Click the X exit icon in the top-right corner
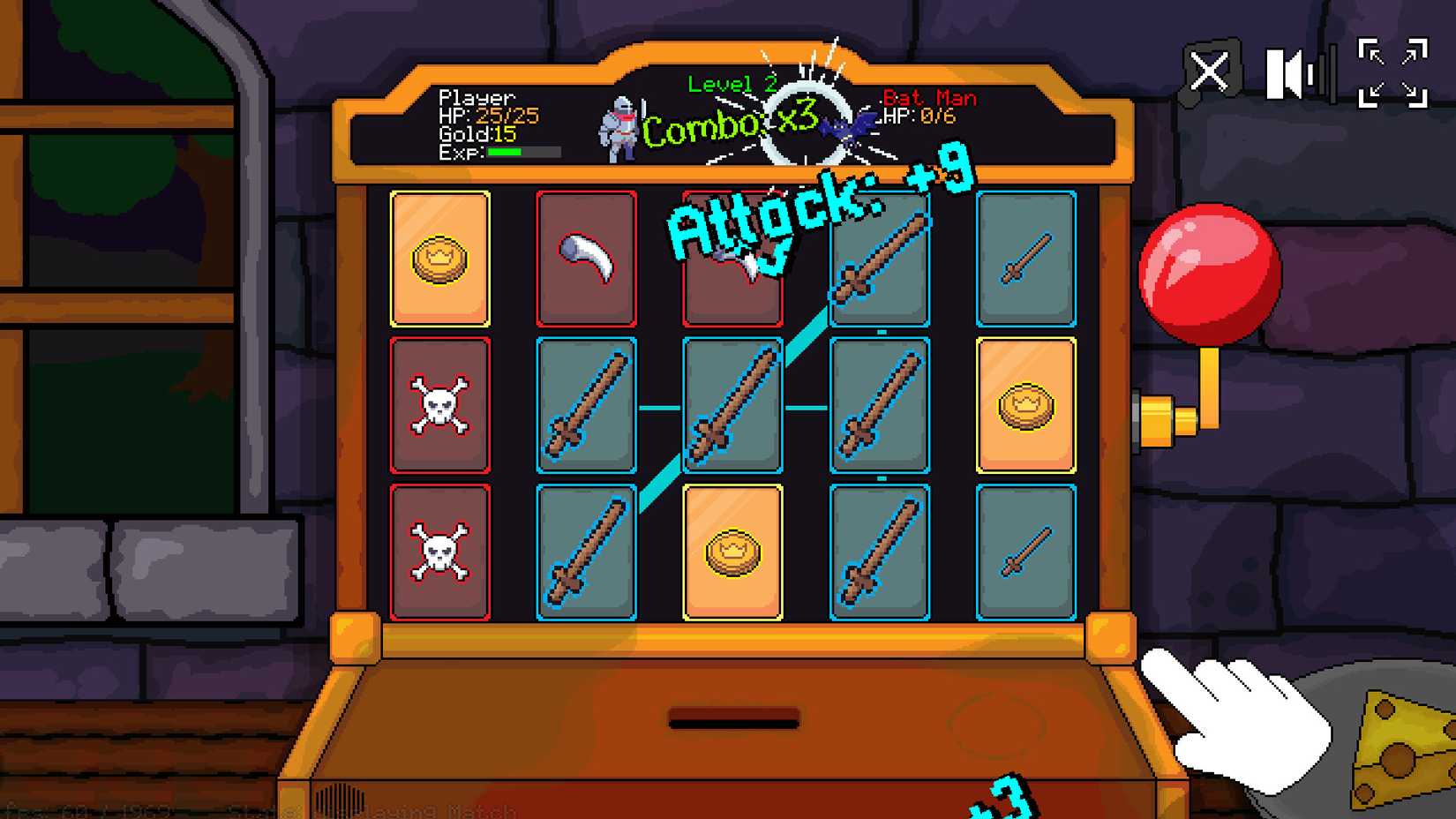Viewport: 1456px width, 819px height. [x=1210, y=71]
